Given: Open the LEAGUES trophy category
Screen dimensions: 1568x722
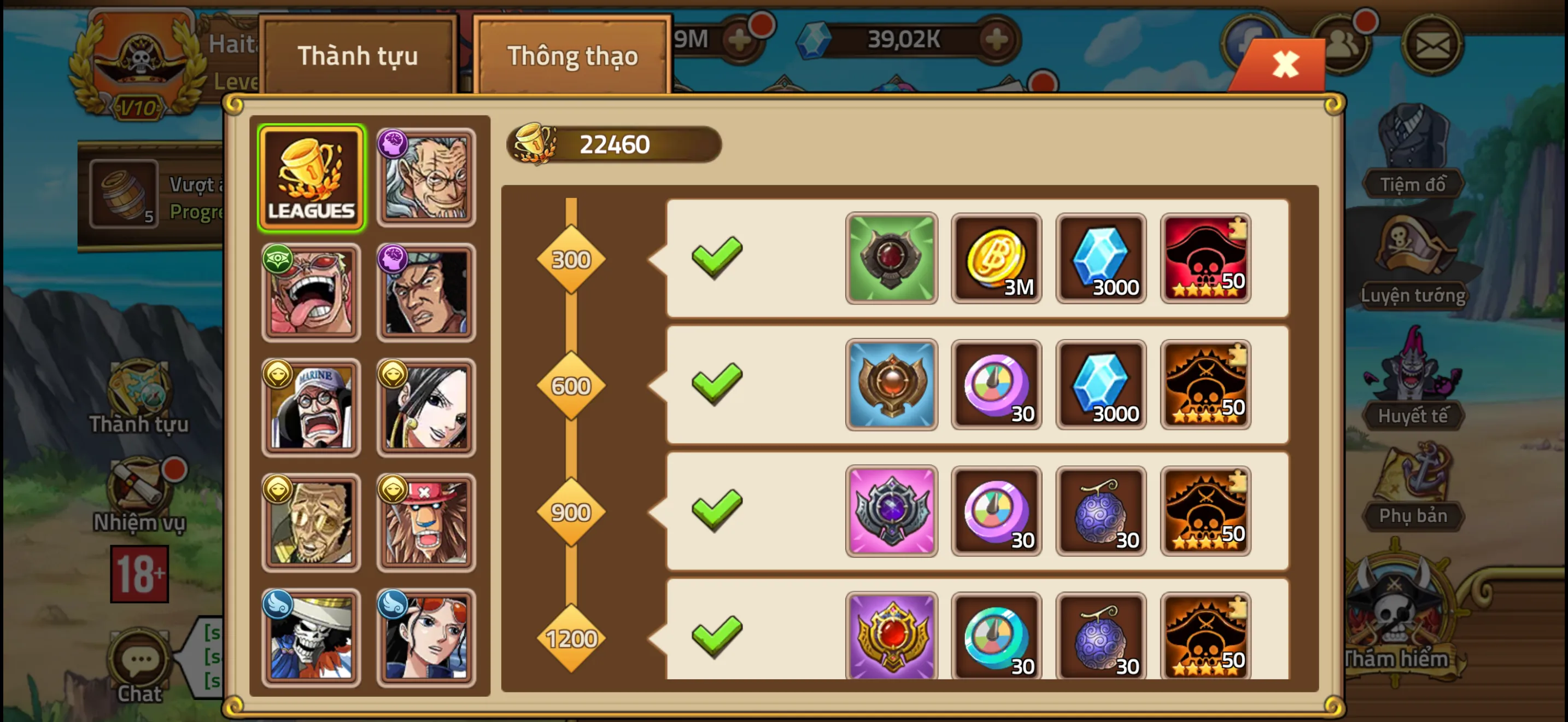Looking at the screenshot, I should 311,176.
